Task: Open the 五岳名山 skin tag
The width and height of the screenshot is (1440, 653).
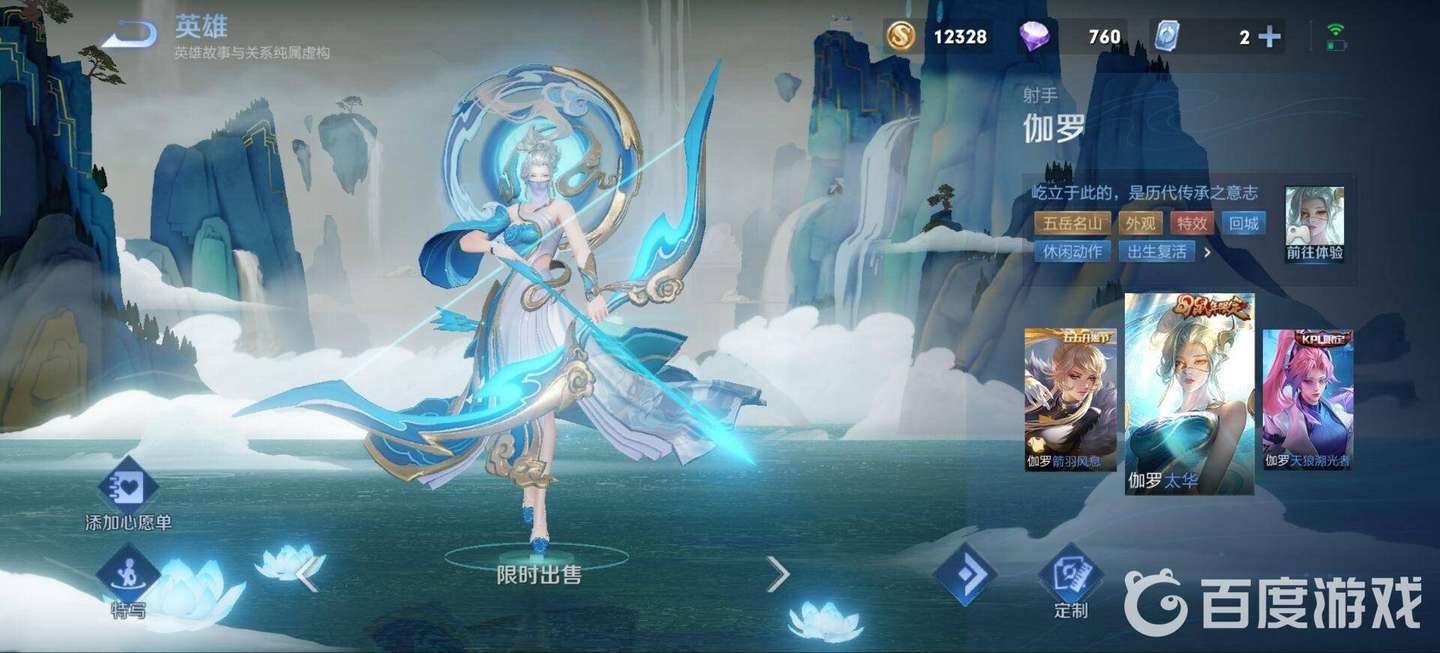Action: 1072,223
